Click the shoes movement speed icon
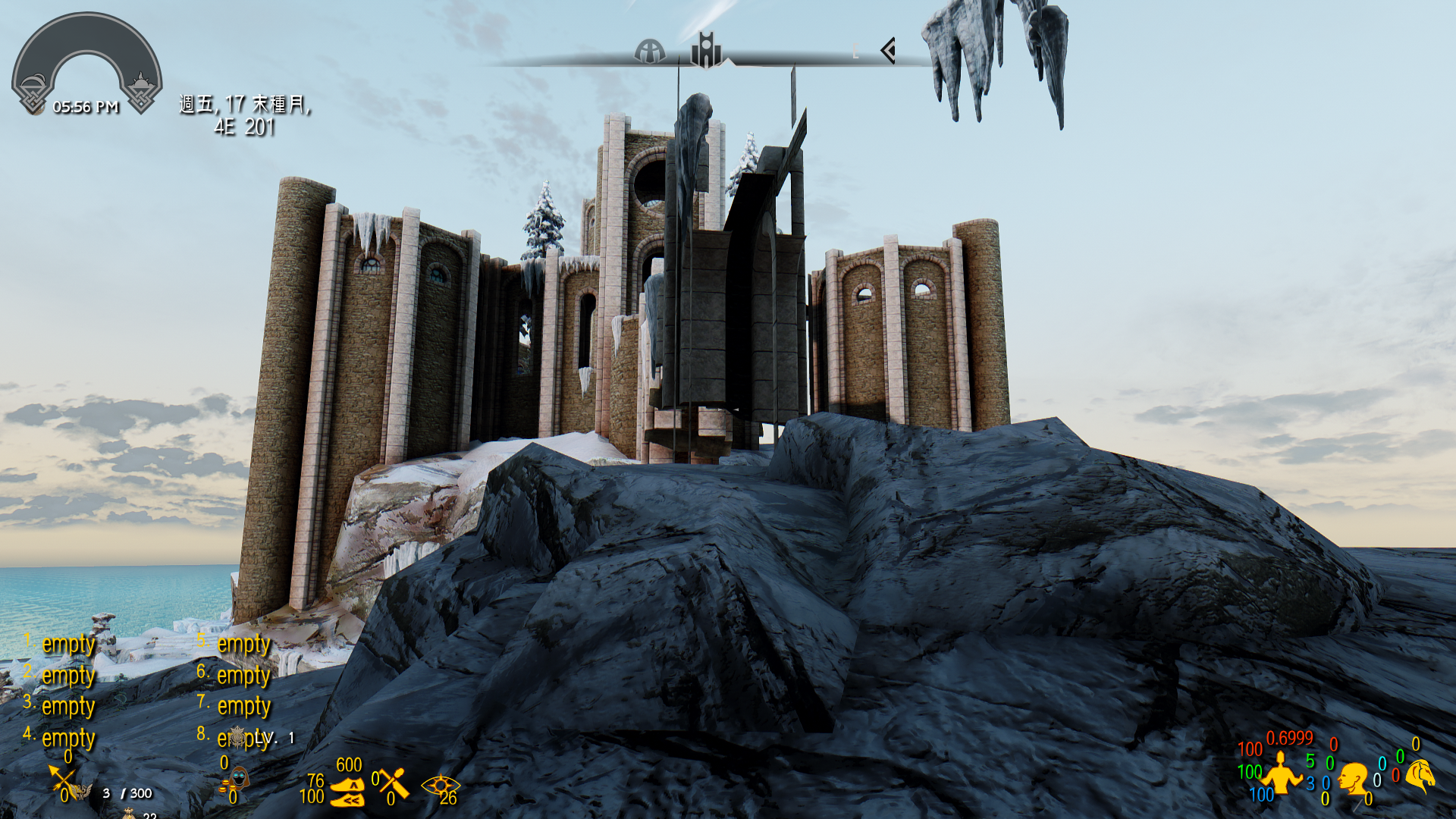 348,792
